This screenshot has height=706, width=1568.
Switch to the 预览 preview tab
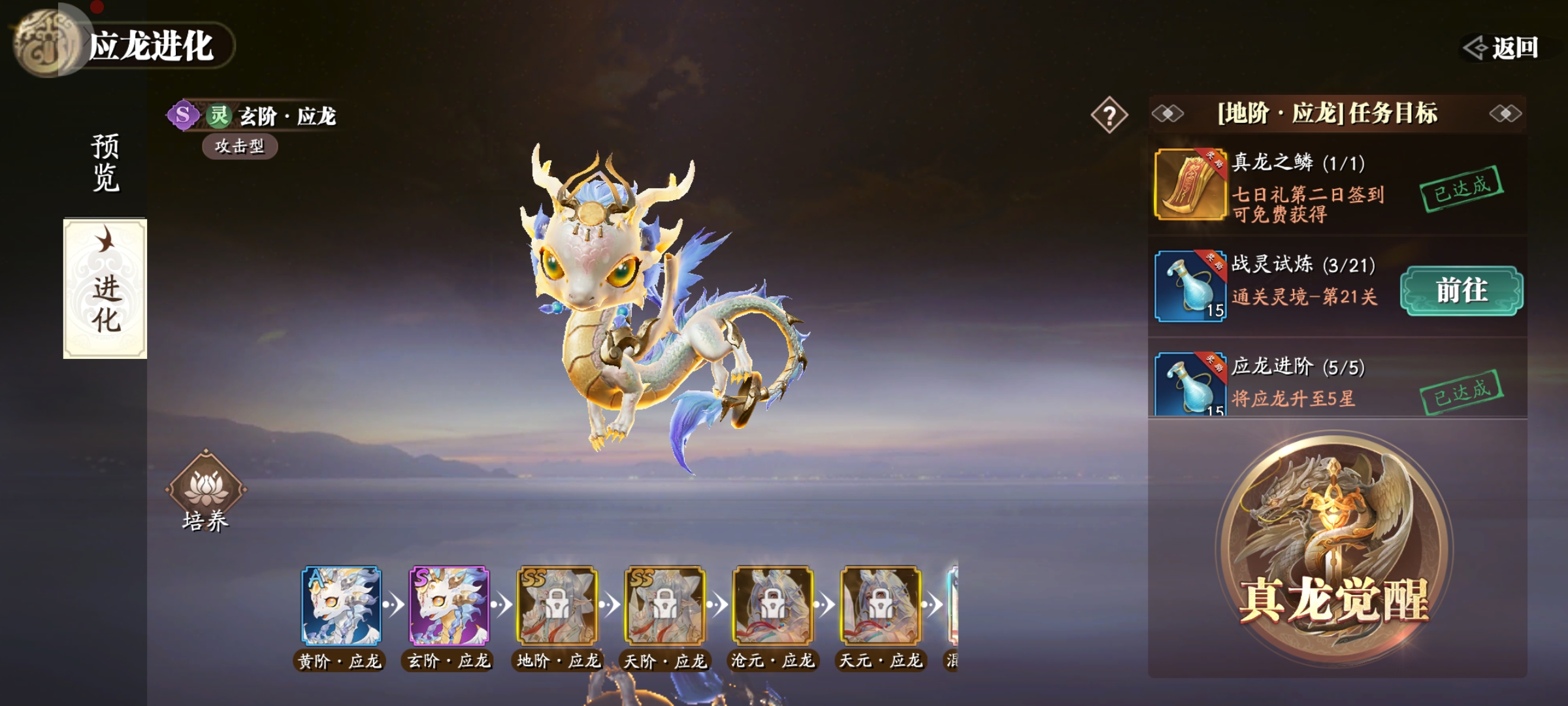(105, 162)
